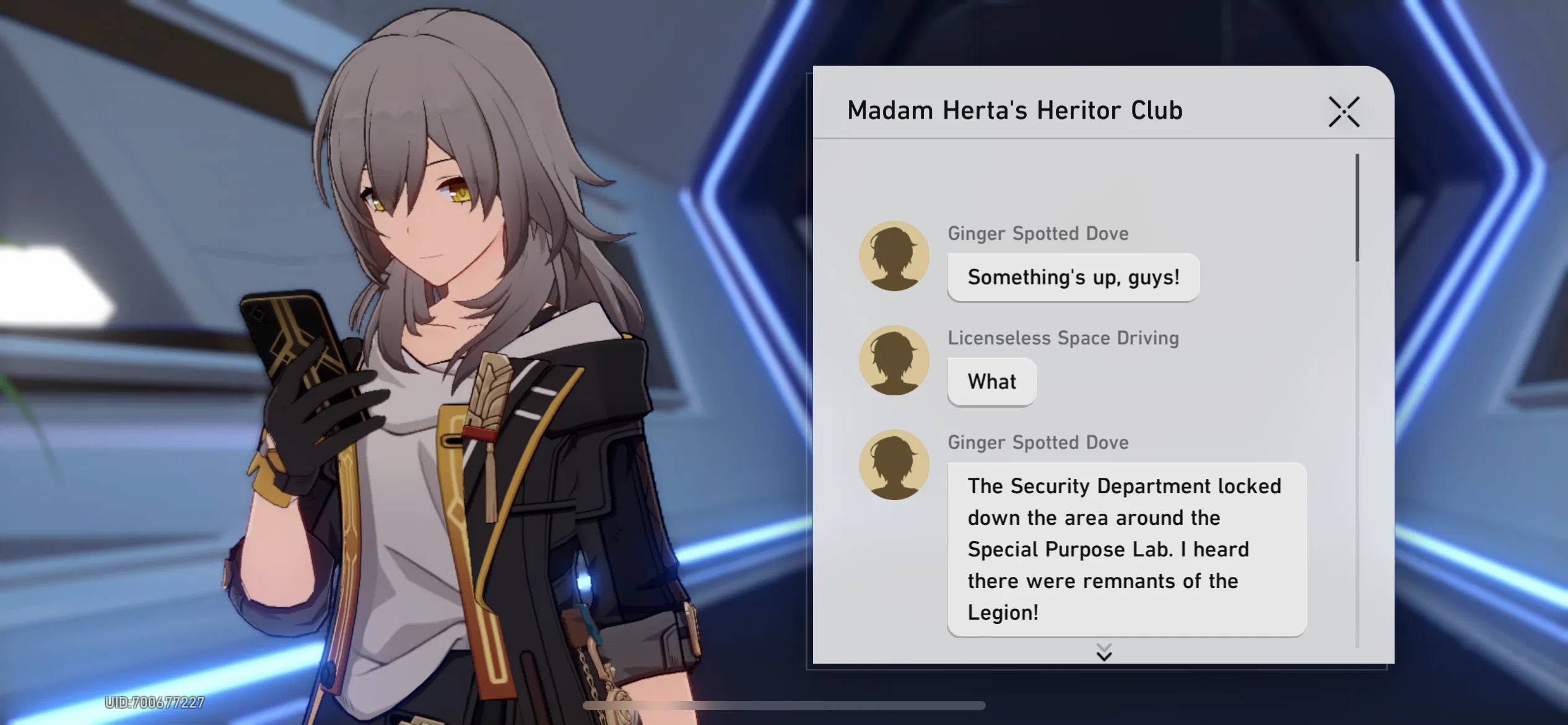Viewport: 1568px width, 725px height.
Task: Select the 'What' chat bubble
Action: 991,381
